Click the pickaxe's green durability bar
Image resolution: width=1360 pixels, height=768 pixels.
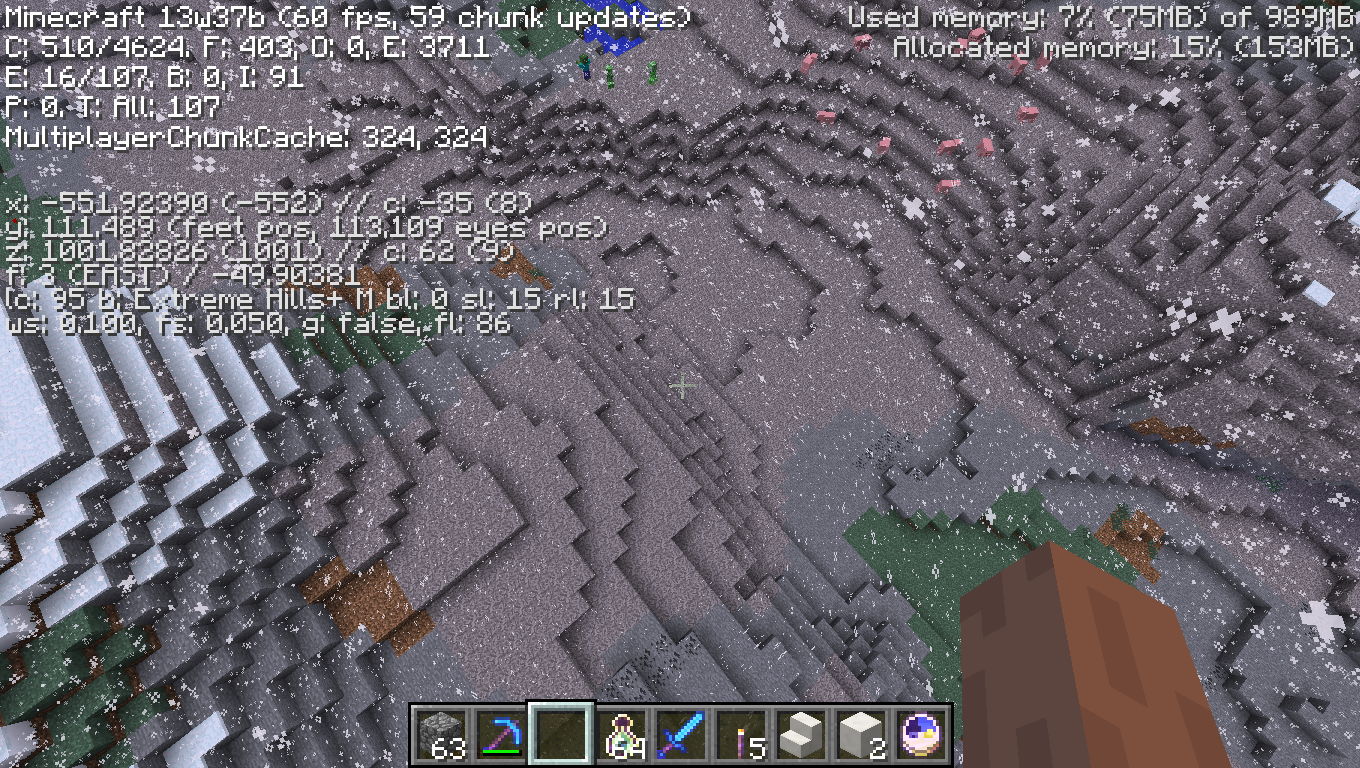pyautogui.click(x=501, y=751)
